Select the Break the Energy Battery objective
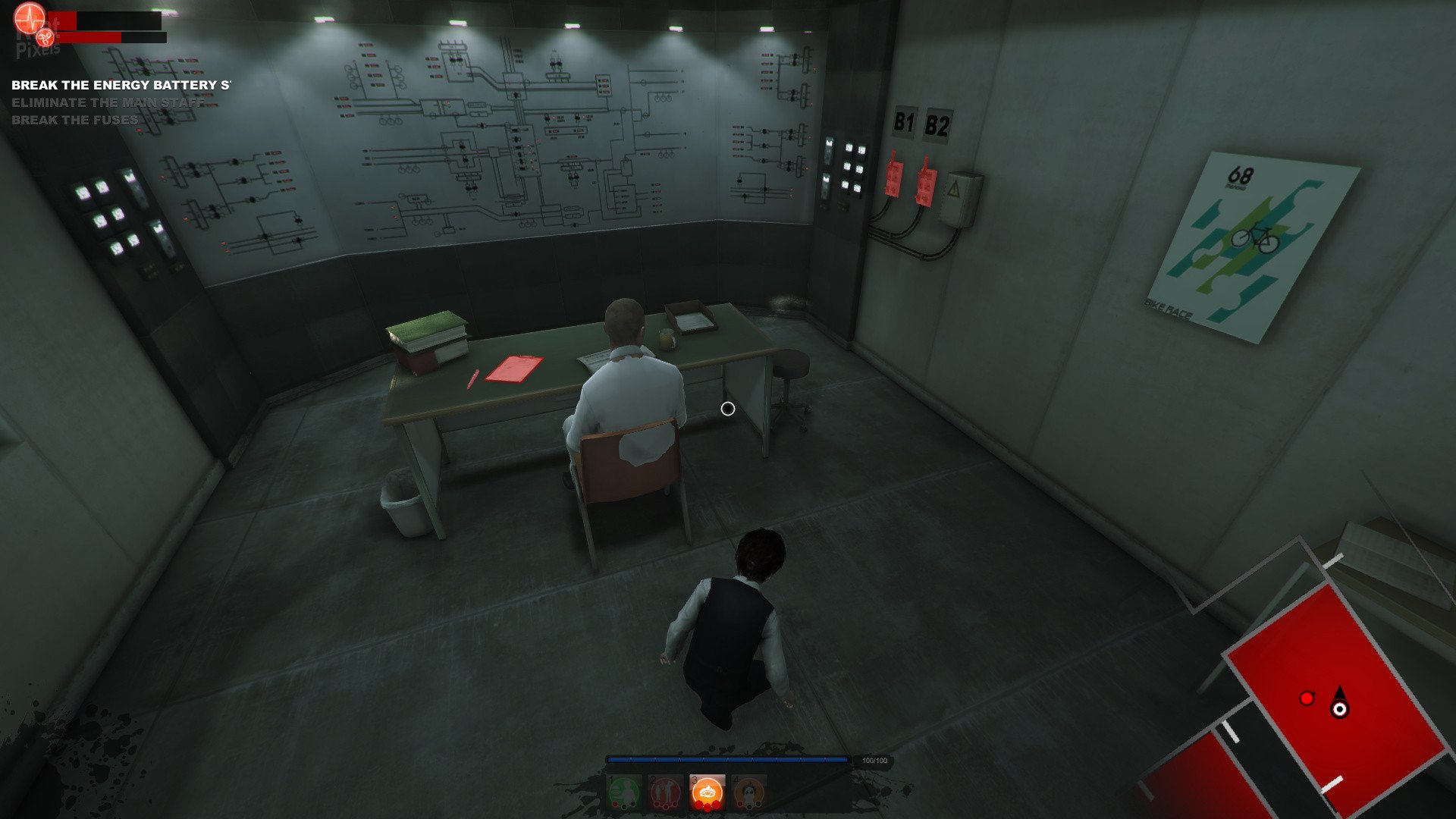This screenshot has width=1456, height=819. click(121, 85)
